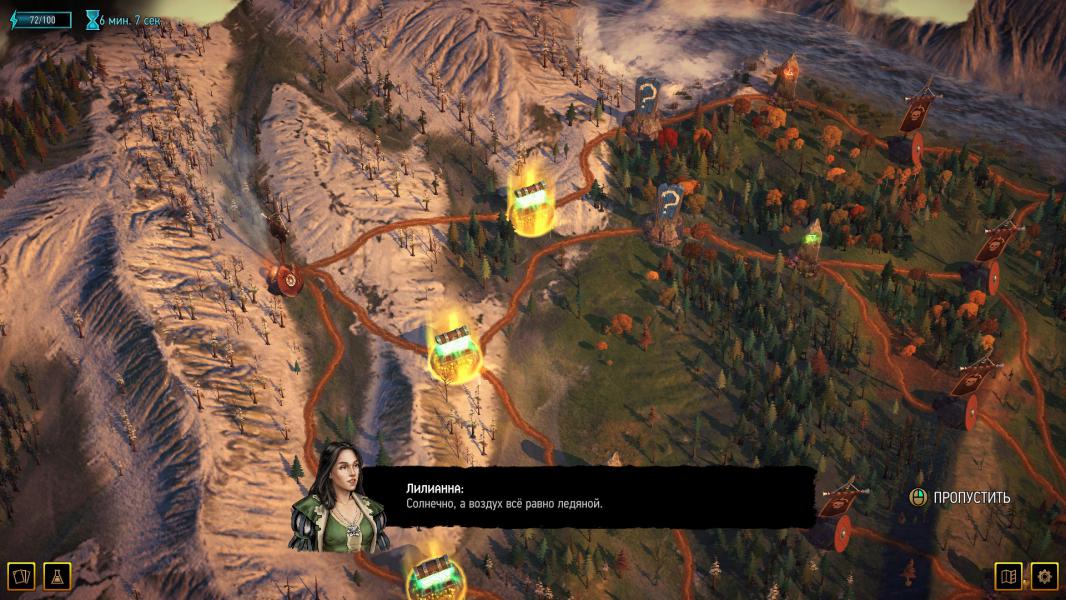
Task: Show the folded map view
Action: (1008, 576)
